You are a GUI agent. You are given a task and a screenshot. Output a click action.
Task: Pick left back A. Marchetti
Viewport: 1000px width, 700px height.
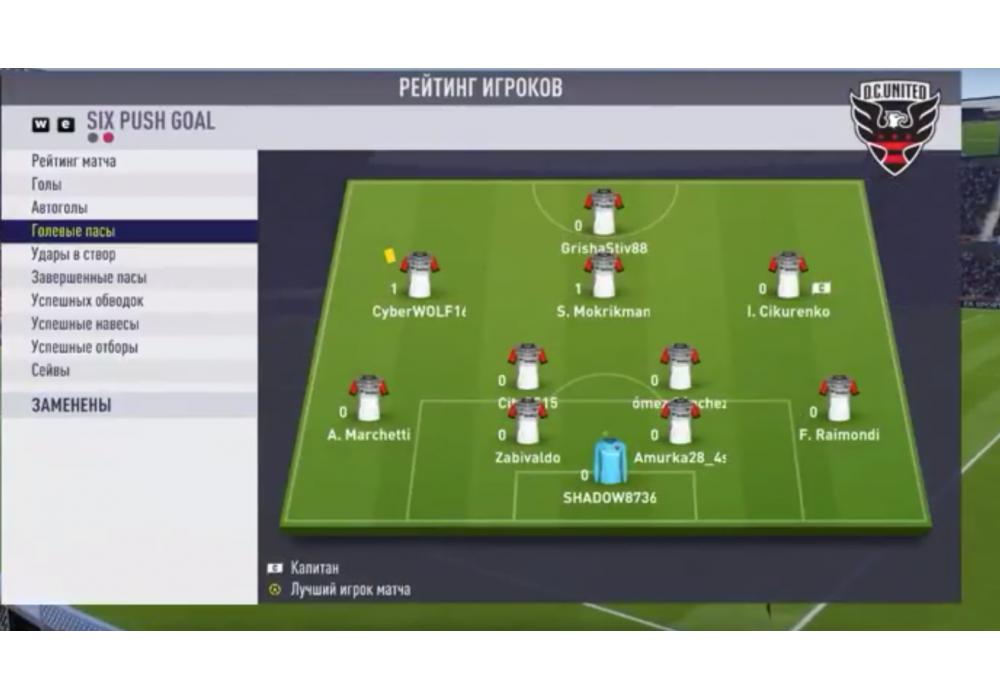(368, 400)
